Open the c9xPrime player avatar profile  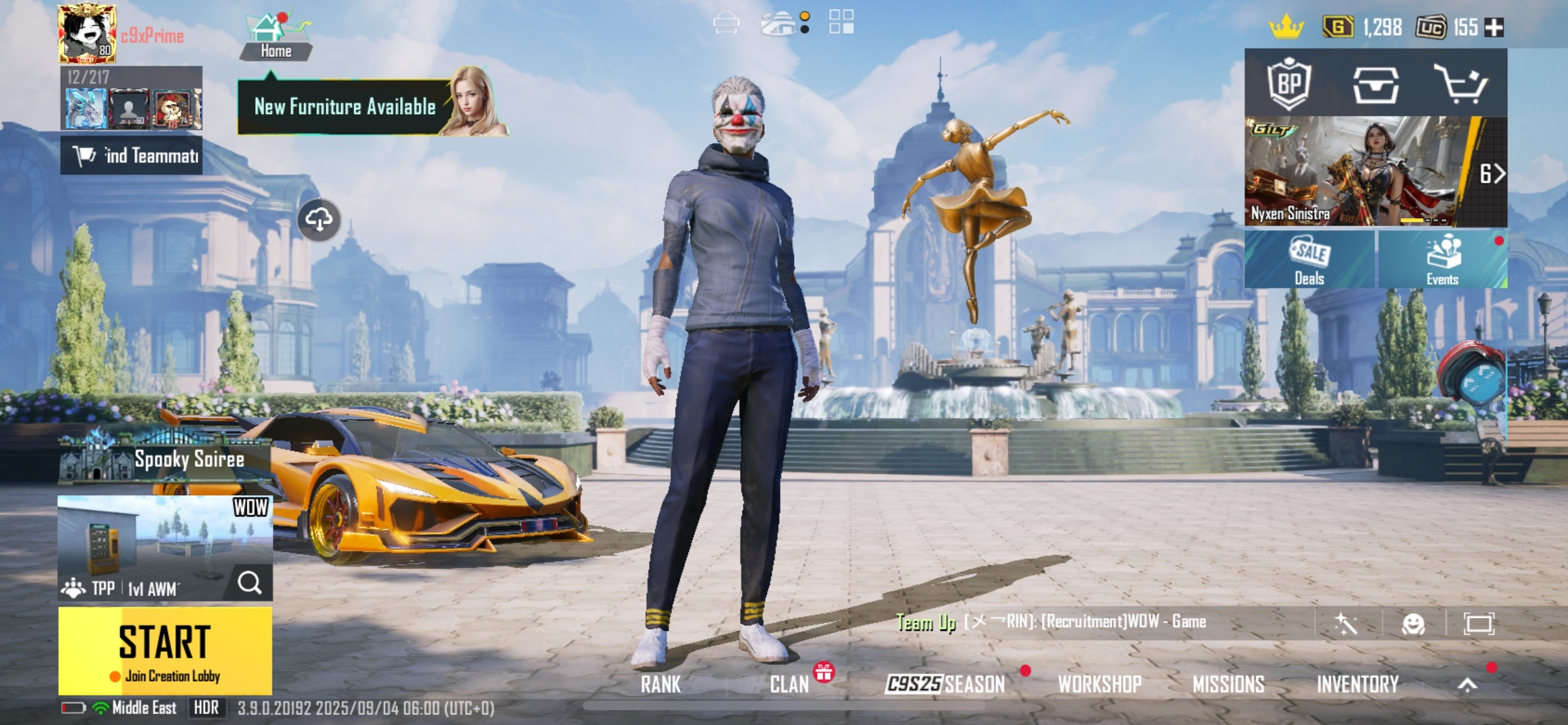87,34
